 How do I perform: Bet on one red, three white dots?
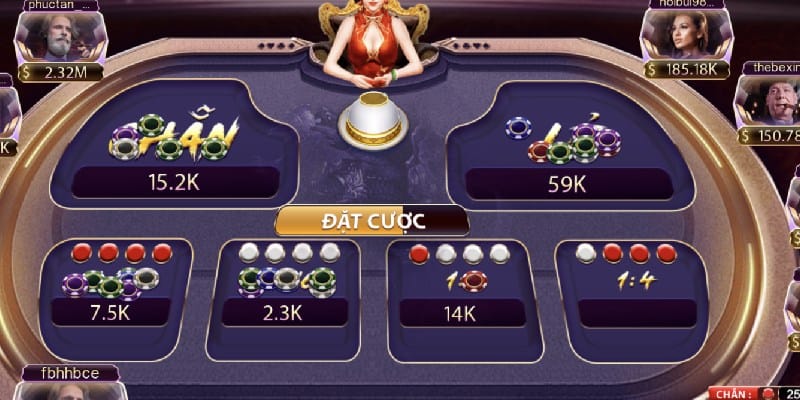point(460,285)
